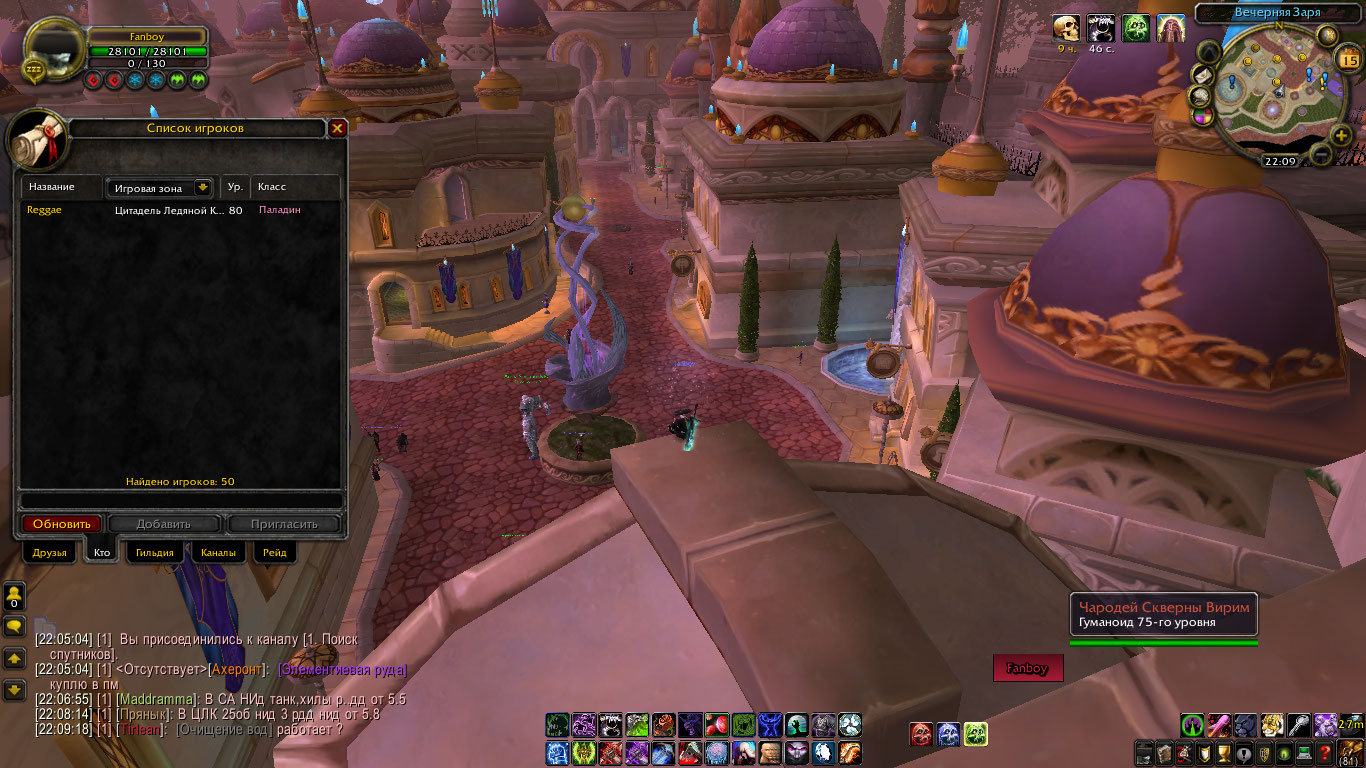Open the Гильдия guild tab
Screen dimensions: 1366x768
click(x=155, y=553)
